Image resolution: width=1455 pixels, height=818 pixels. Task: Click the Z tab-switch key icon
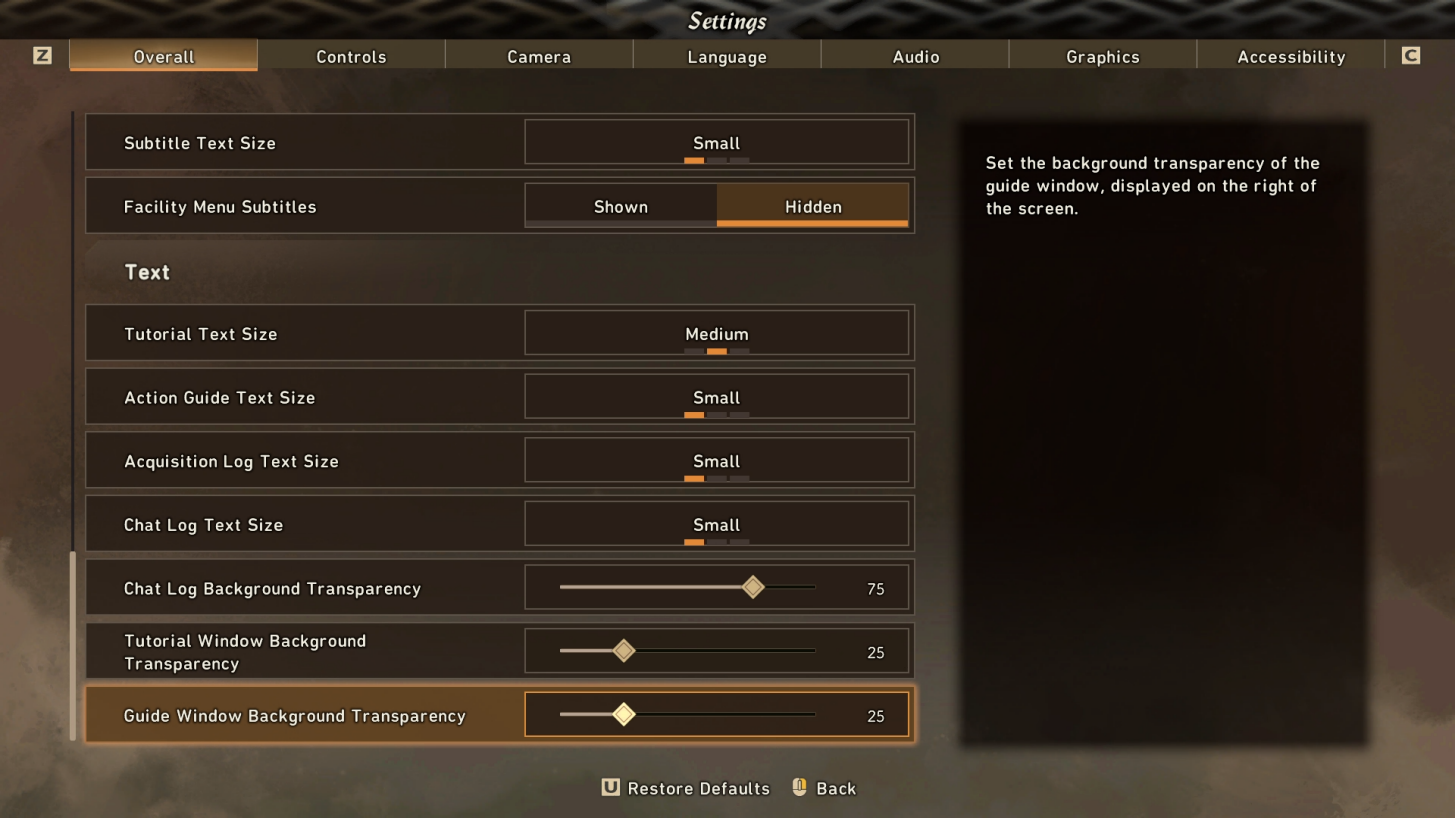[41, 55]
